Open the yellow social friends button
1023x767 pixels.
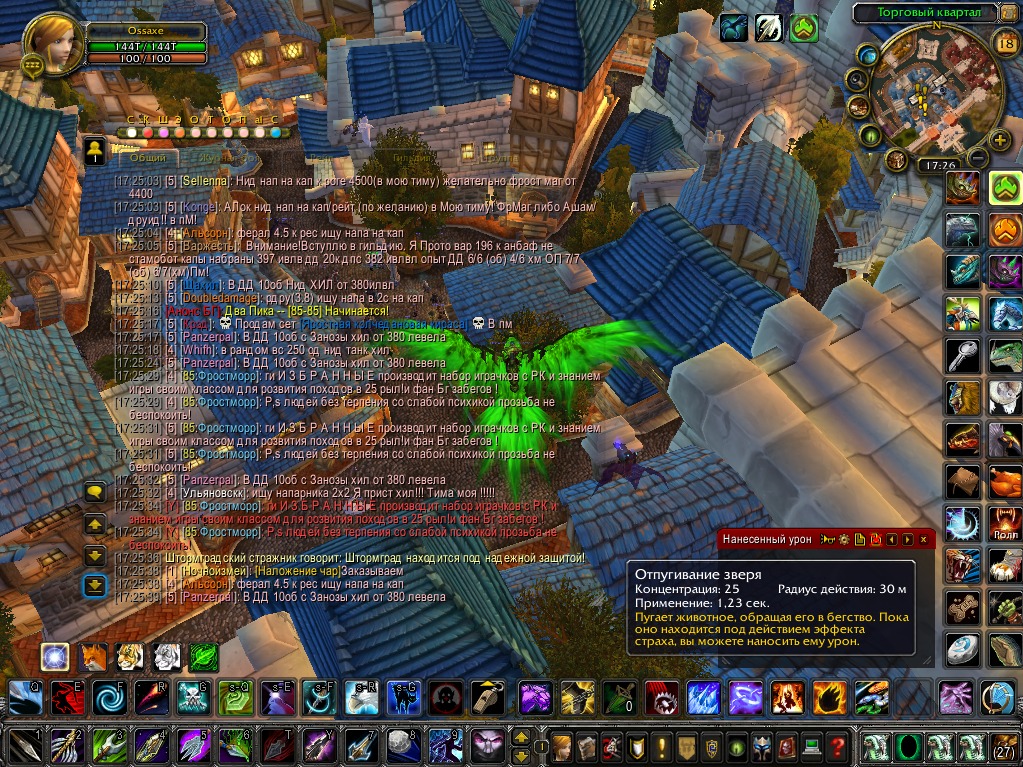(94, 150)
